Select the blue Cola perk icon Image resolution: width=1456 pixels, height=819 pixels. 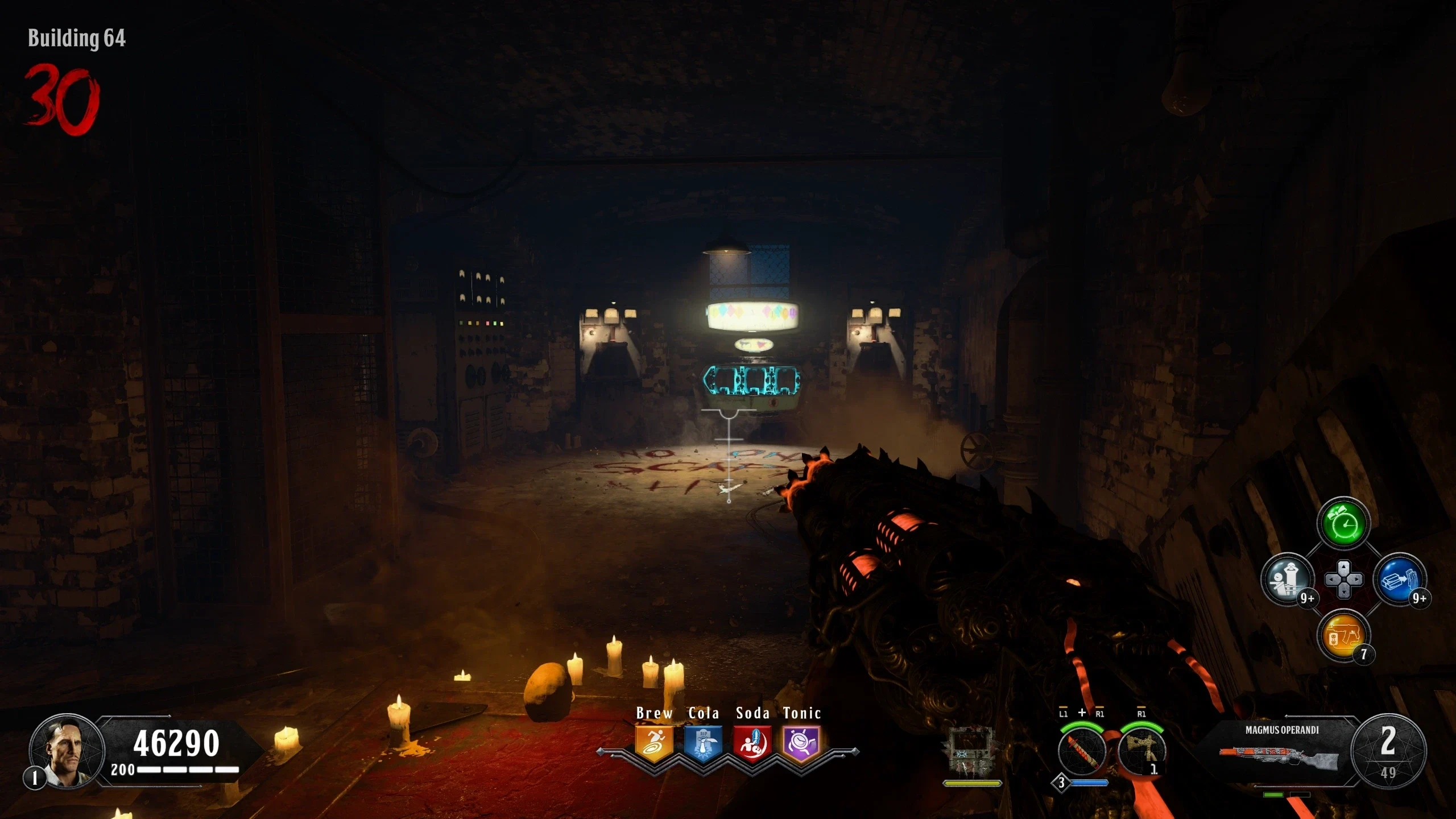point(703,743)
